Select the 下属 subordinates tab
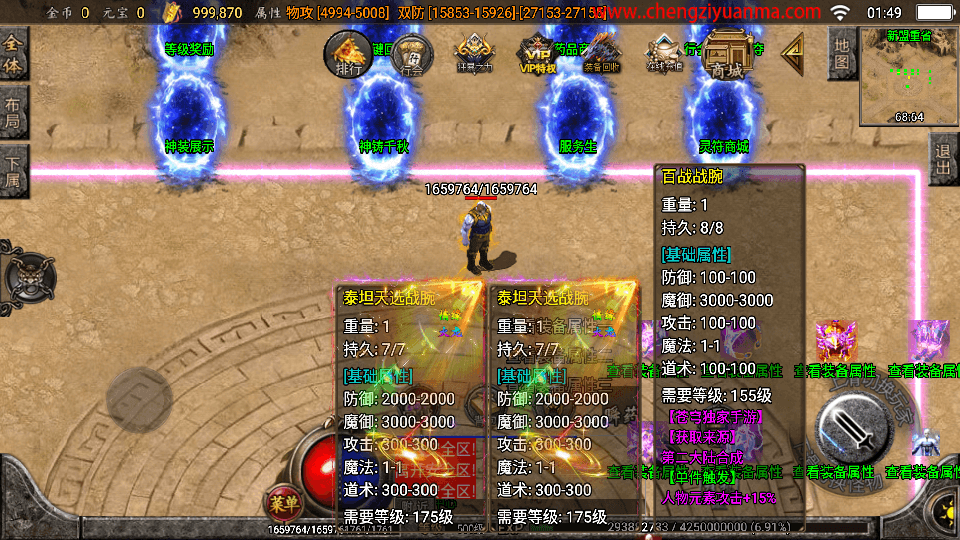The image size is (960, 540). click(x=13, y=167)
